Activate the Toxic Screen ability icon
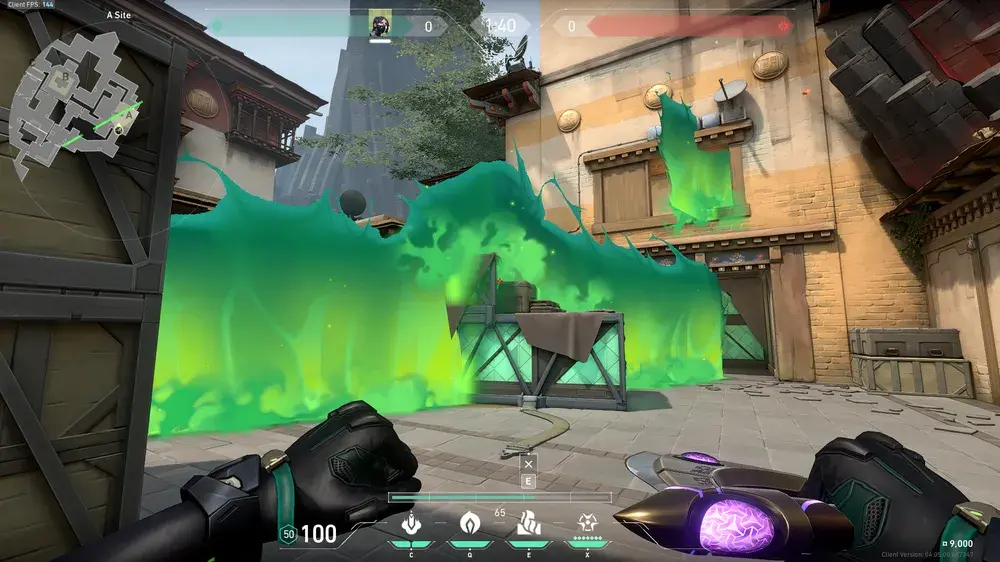 (x=527, y=523)
